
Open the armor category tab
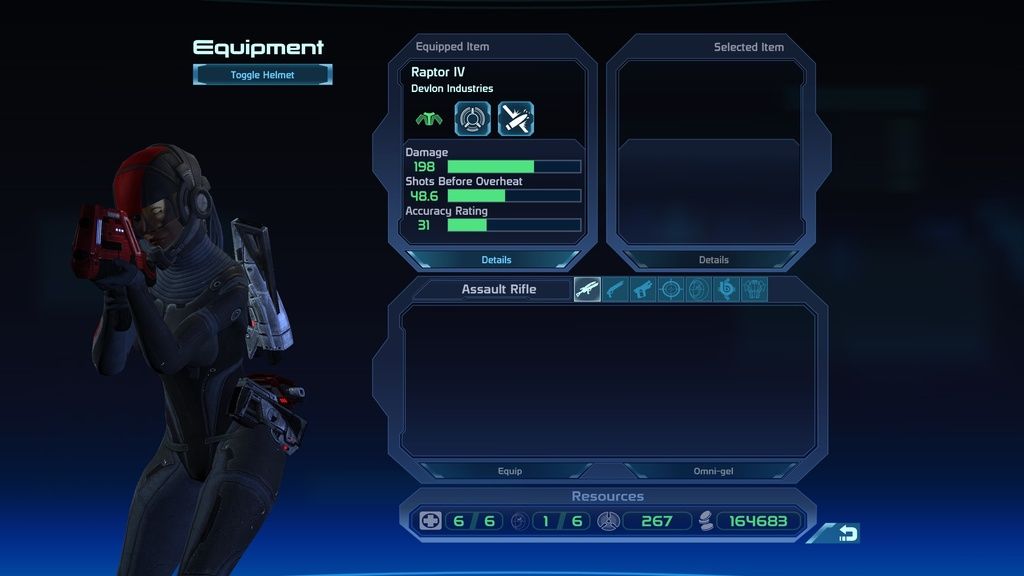pyautogui.click(x=754, y=290)
